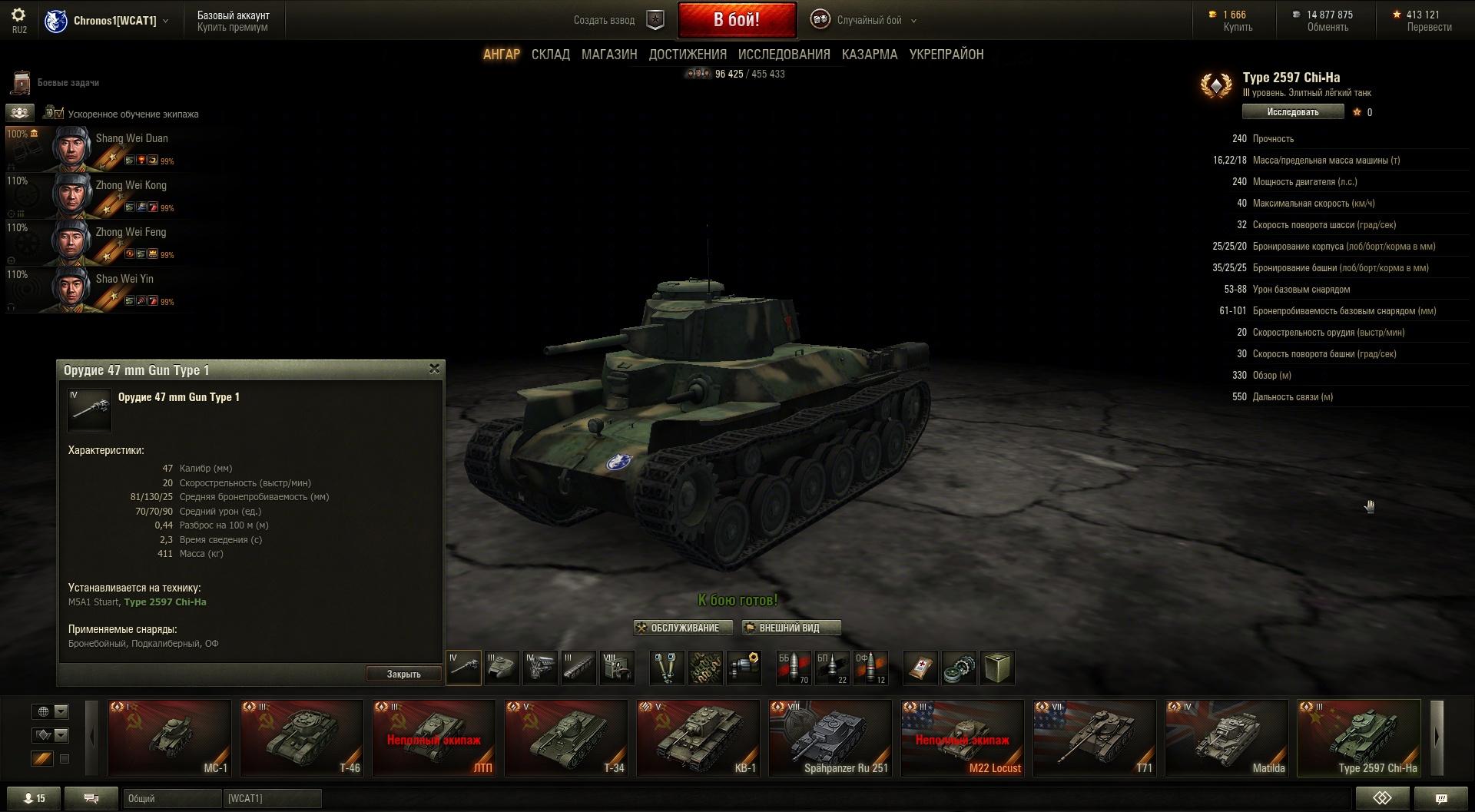
Task: Show the КАЗАРМА tab
Action: pos(870,55)
